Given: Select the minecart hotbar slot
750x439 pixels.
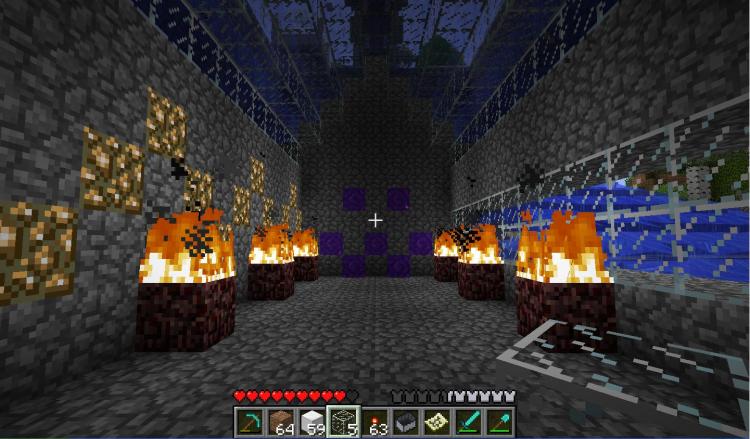Looking at the screenshot, I should click(x=406, y=421).
